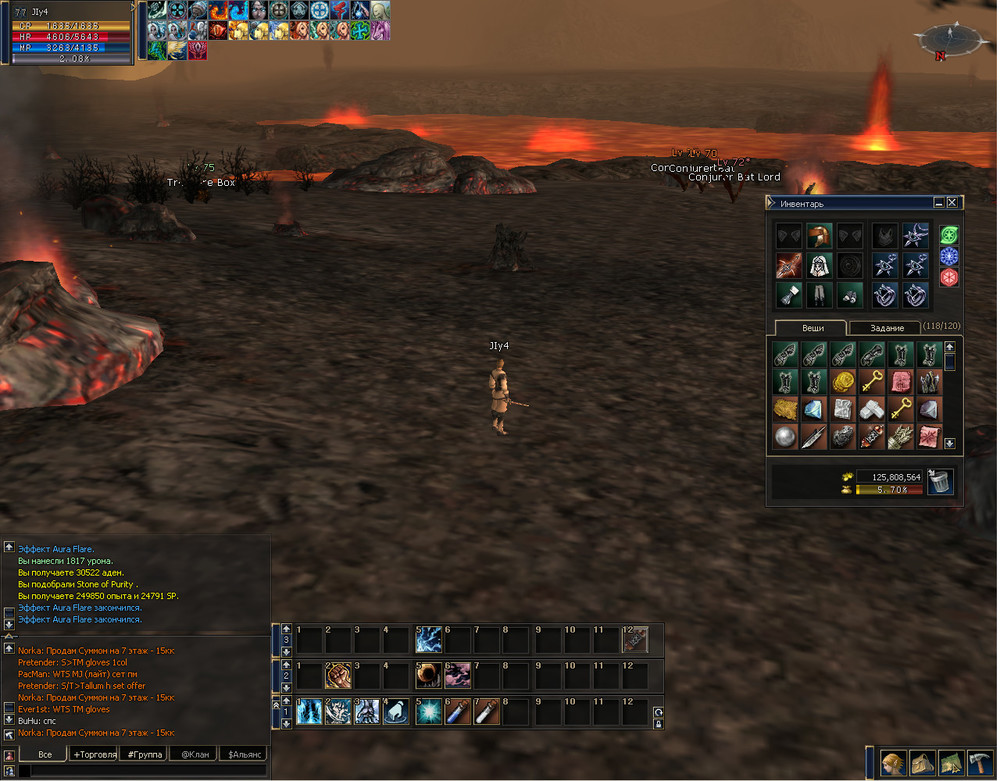
Task: Select the equipped helmet slot
Action: (x=820, y=236)
